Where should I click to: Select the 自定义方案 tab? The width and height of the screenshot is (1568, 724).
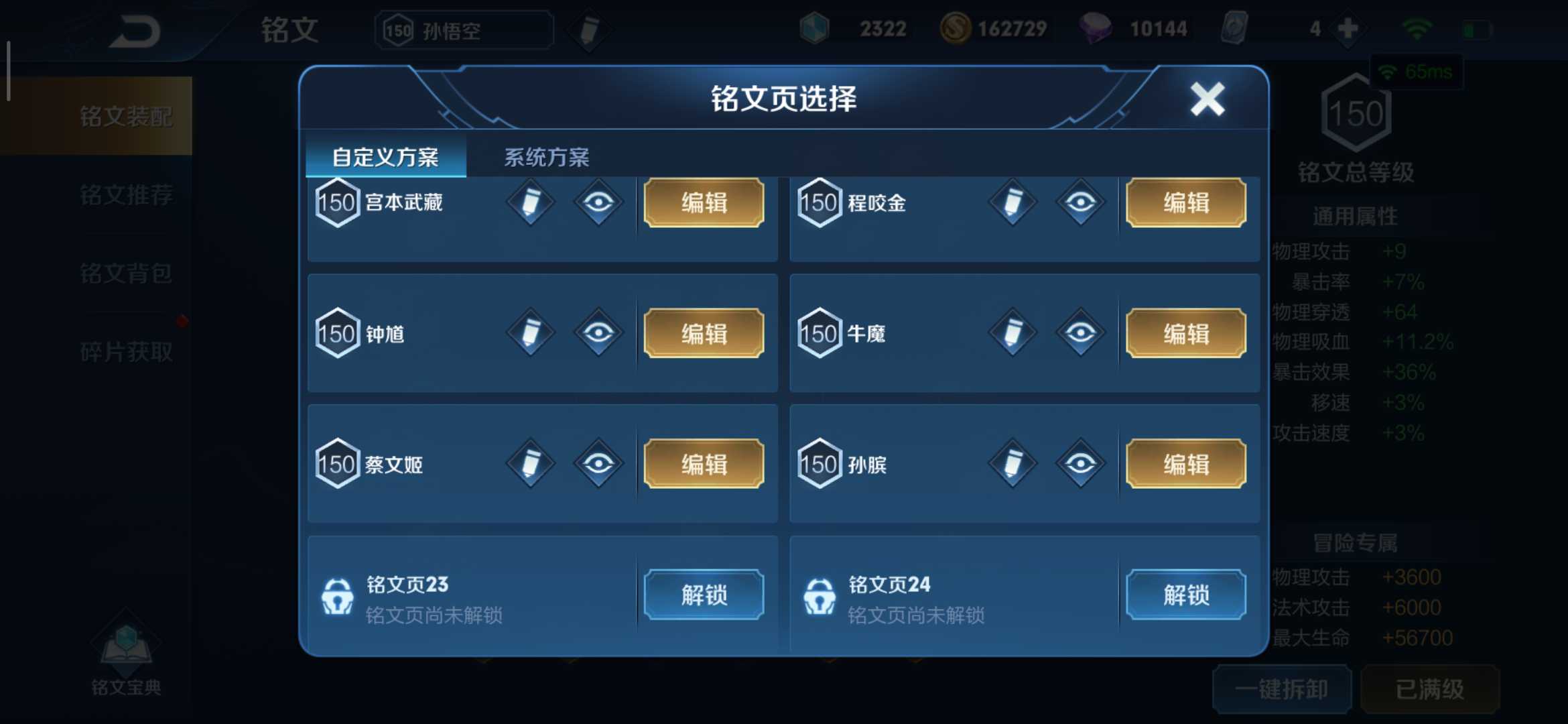(x=385, y=157)
